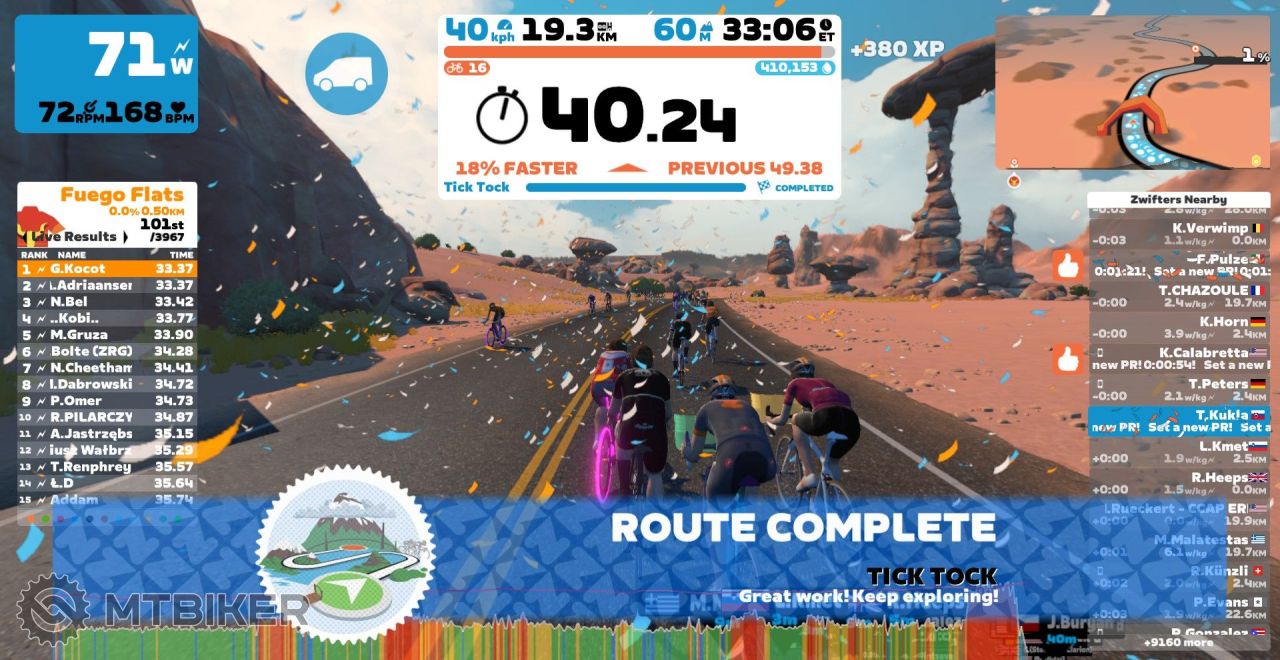Select K.Horn in the nearby list

(1178, 327)
